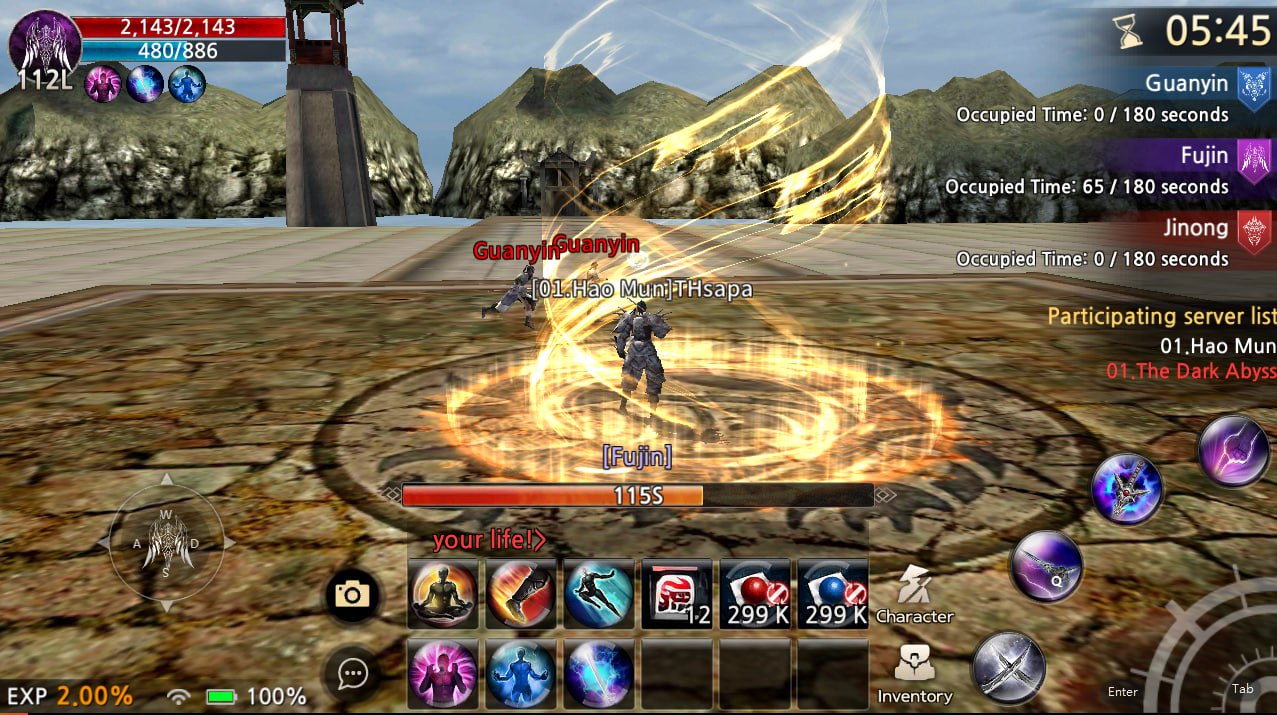Activate the blue figure buff in the hotbar
The image size is (1277, 715).
click(x=522, y=674)
